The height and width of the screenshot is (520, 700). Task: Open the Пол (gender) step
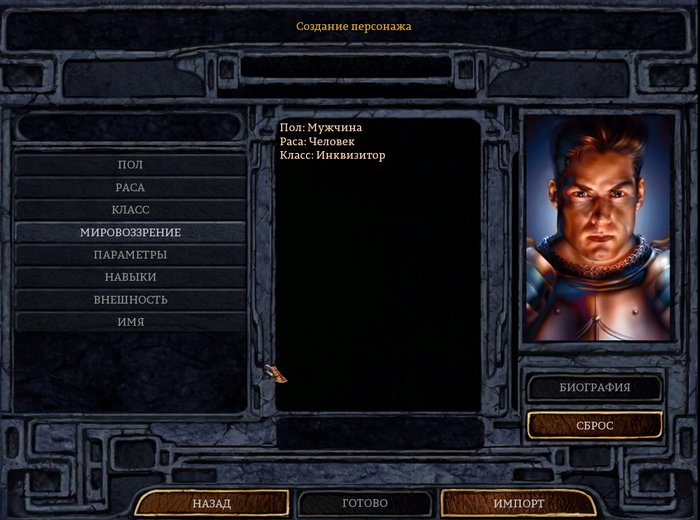click(x=130, y=165)
